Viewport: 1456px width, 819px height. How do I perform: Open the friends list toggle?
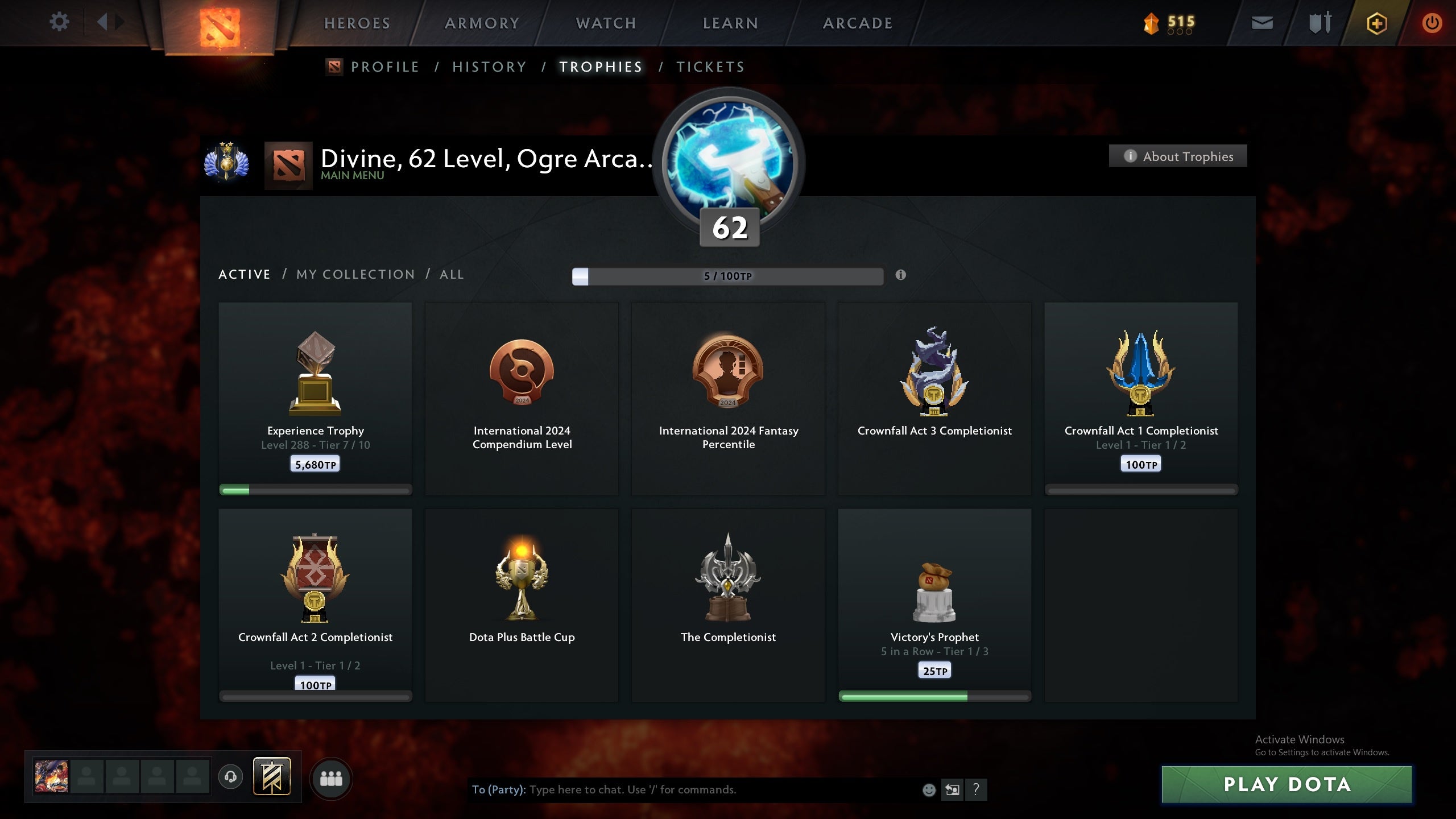332,779
